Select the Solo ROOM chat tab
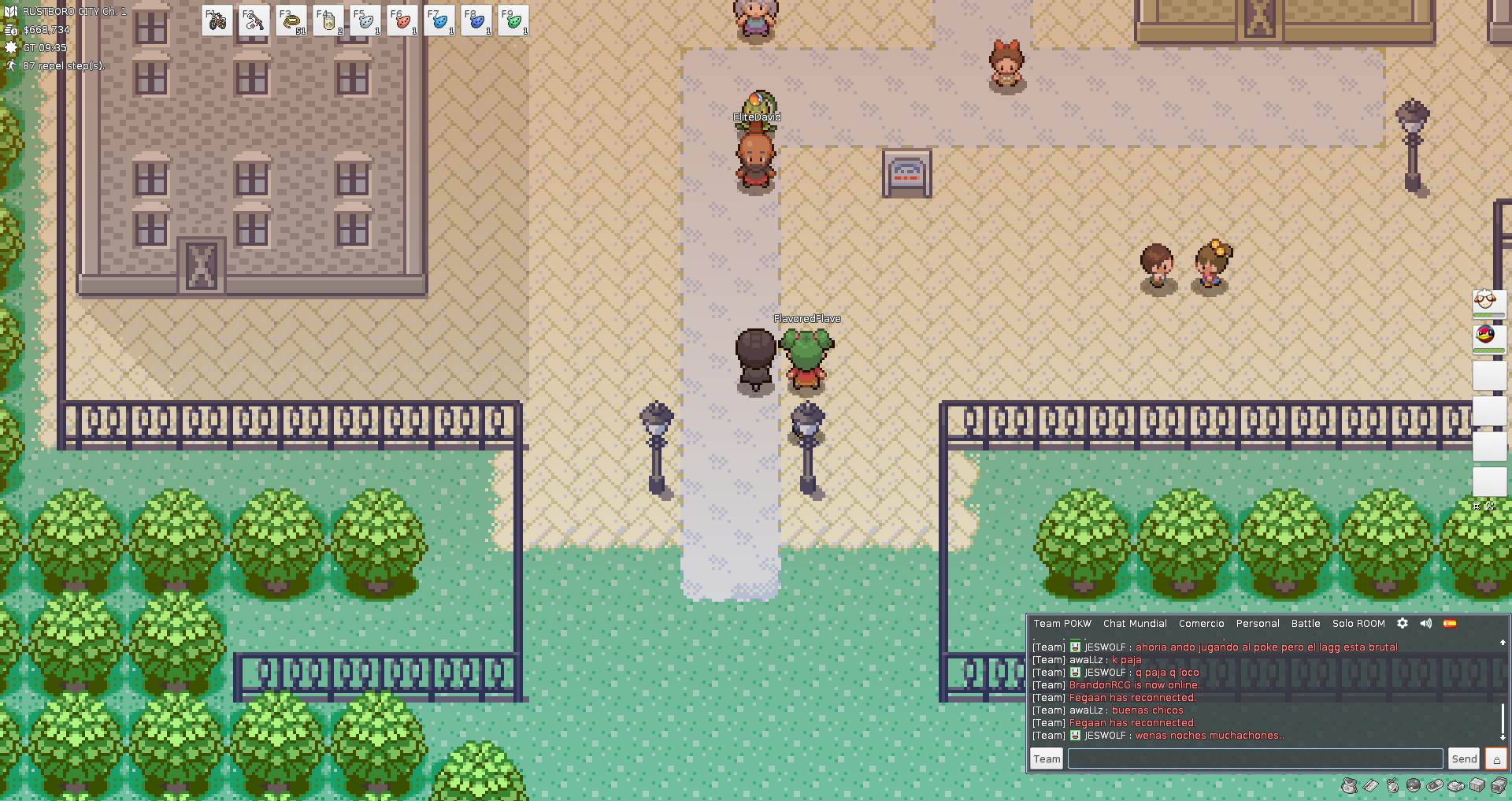 tap(1358, 624)
